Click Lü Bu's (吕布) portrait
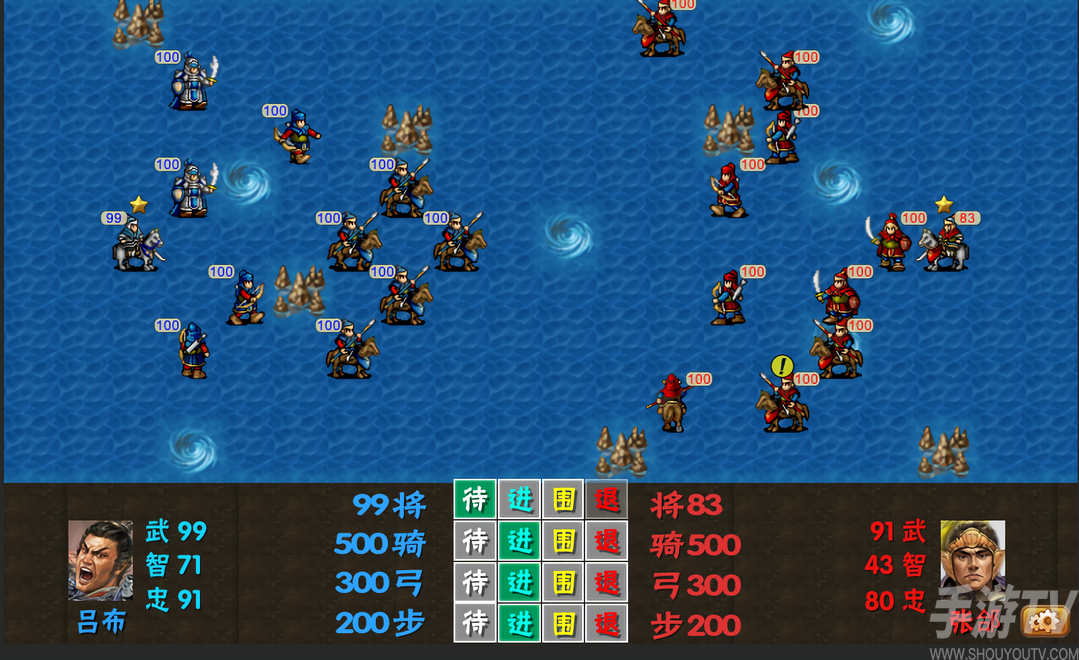The image size is (1079, 660). coord(100,560)
